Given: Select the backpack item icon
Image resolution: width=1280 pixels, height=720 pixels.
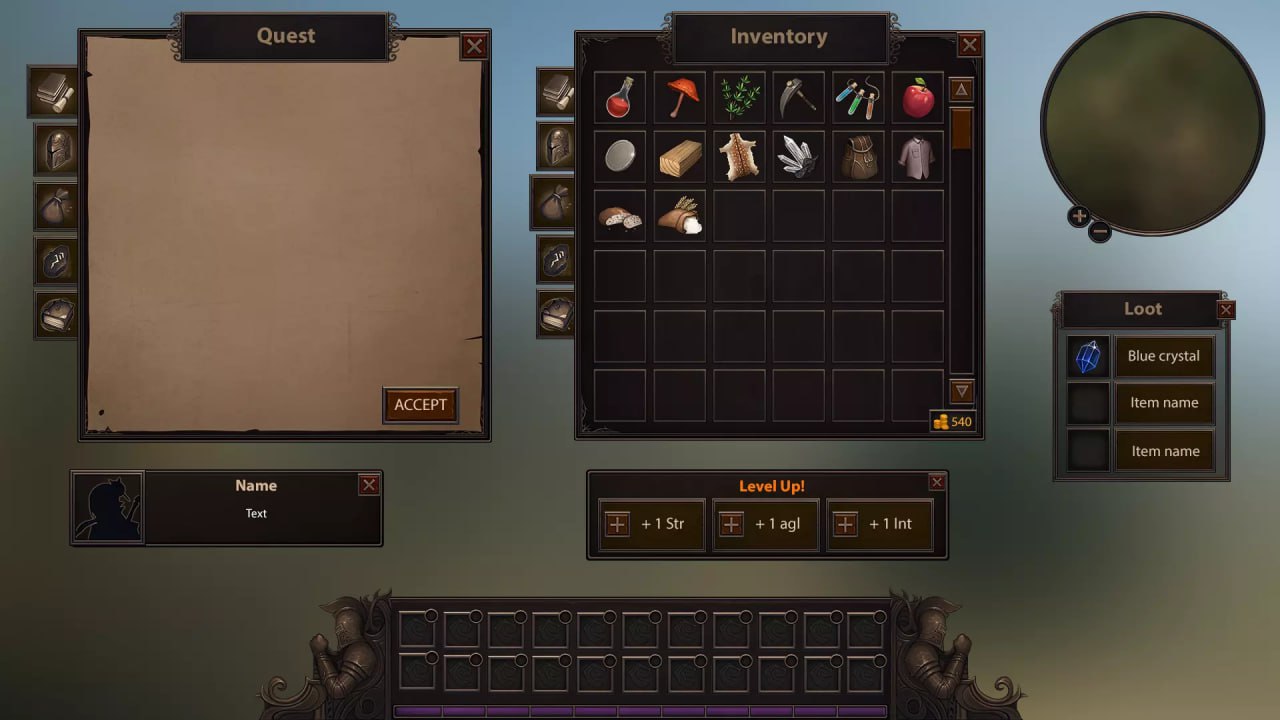Looking at the screenshot, I should 858,157.
